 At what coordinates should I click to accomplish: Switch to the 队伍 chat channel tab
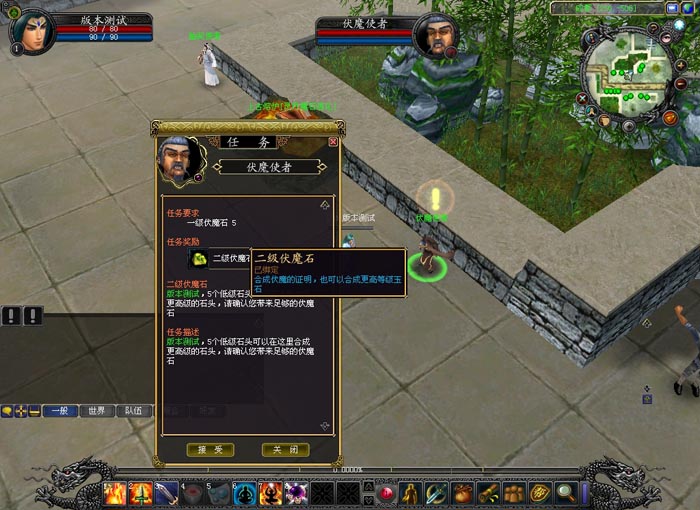[x=133, y=410]
